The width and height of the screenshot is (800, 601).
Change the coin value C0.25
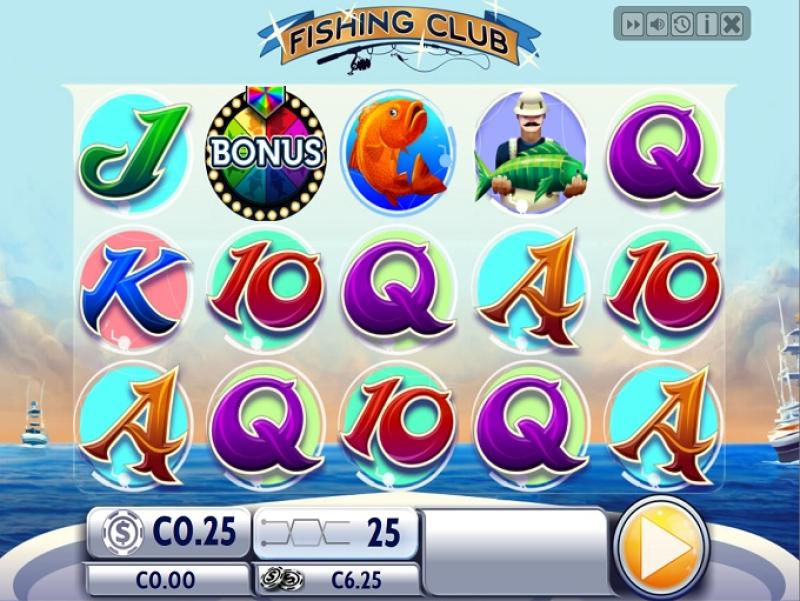click(x=168, y=533)
